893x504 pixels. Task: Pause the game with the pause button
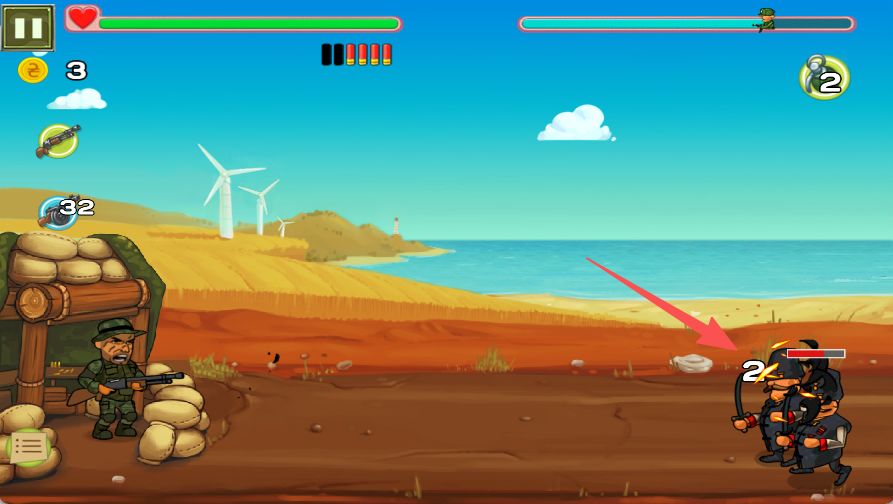(27, 27)
